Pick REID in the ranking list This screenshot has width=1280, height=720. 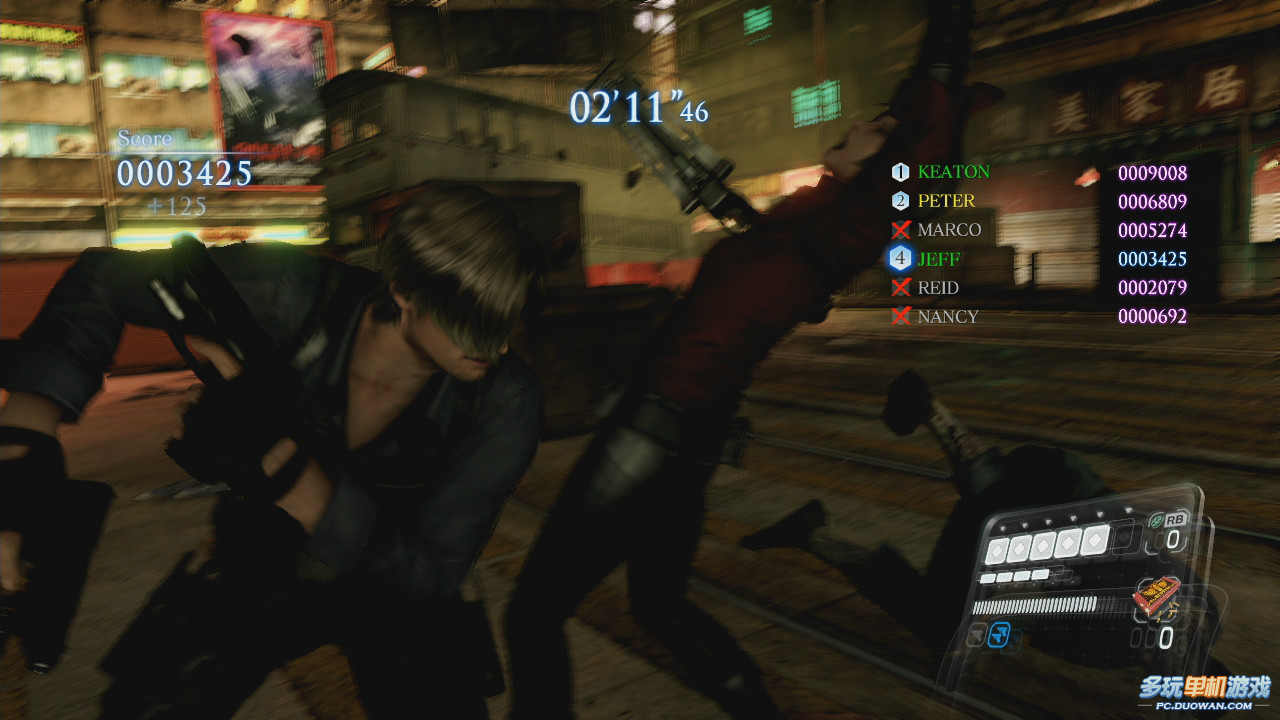938,288
